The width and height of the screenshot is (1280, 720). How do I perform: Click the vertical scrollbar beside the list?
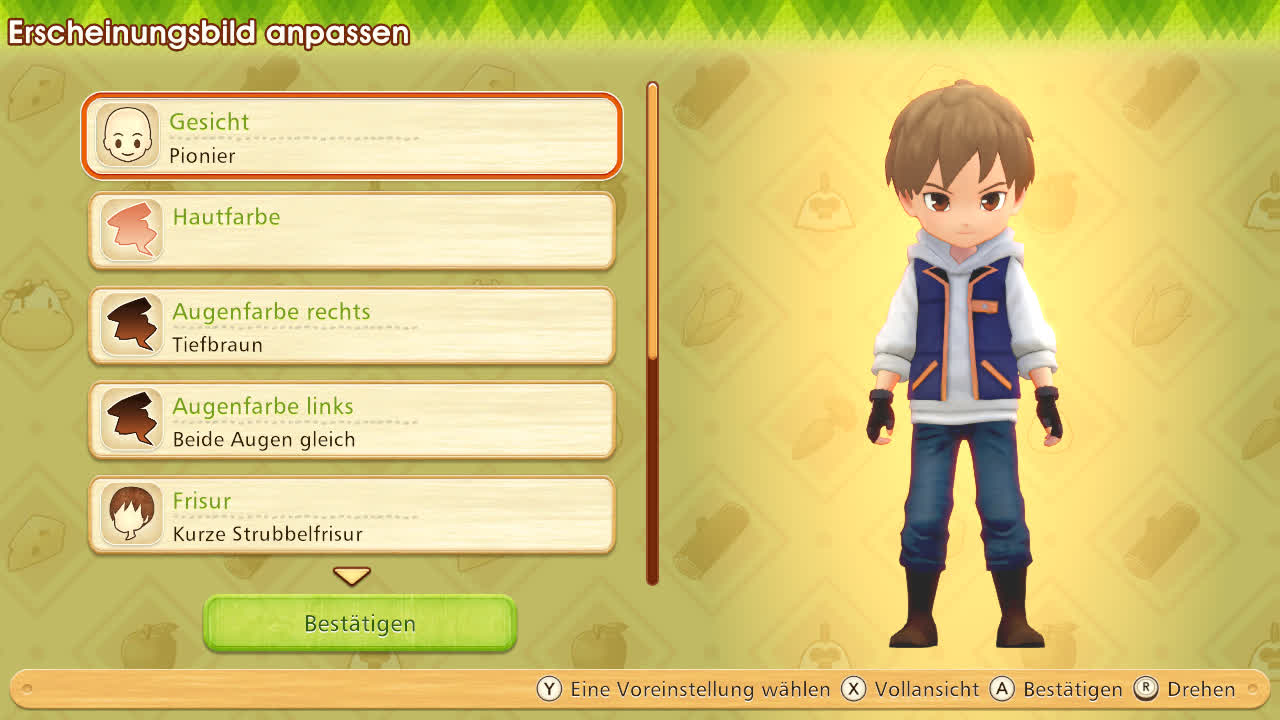(x=652, y=332)
